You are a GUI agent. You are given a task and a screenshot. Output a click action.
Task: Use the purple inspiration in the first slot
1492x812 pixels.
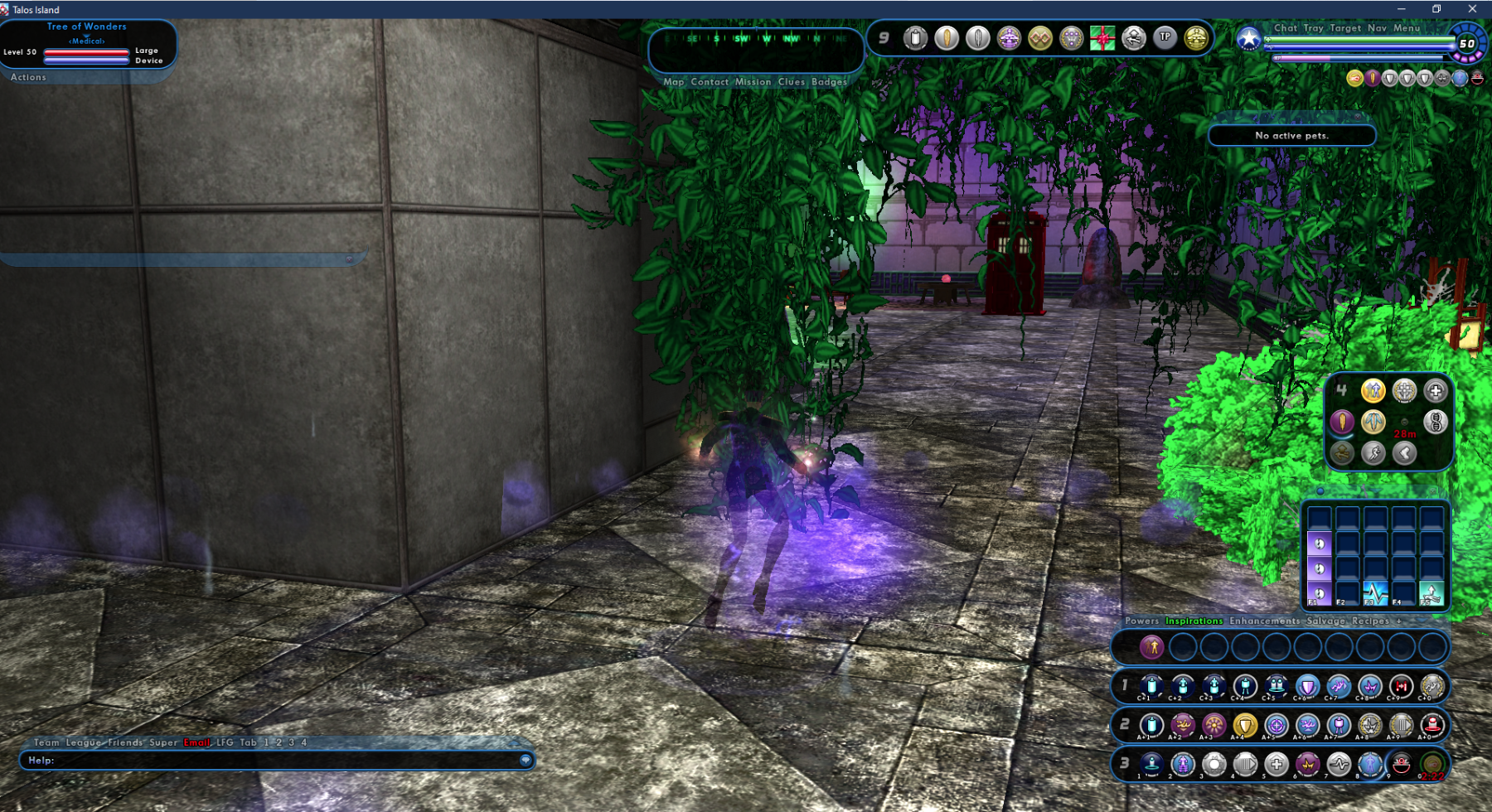coord(1151,647)
